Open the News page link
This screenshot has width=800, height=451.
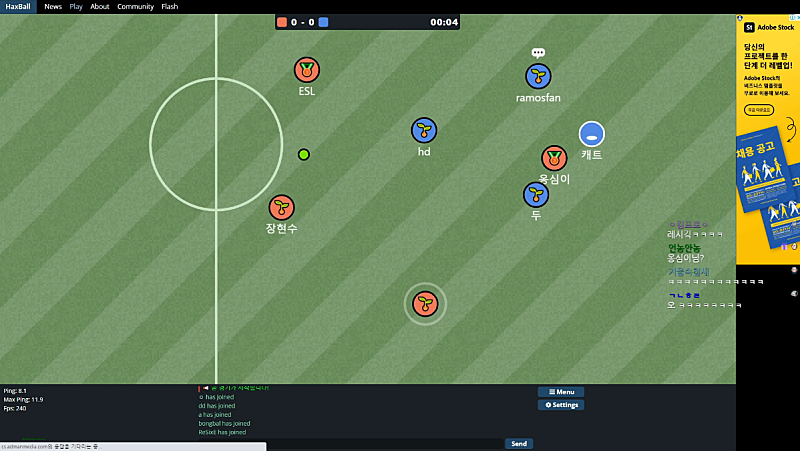coord(53,6)
